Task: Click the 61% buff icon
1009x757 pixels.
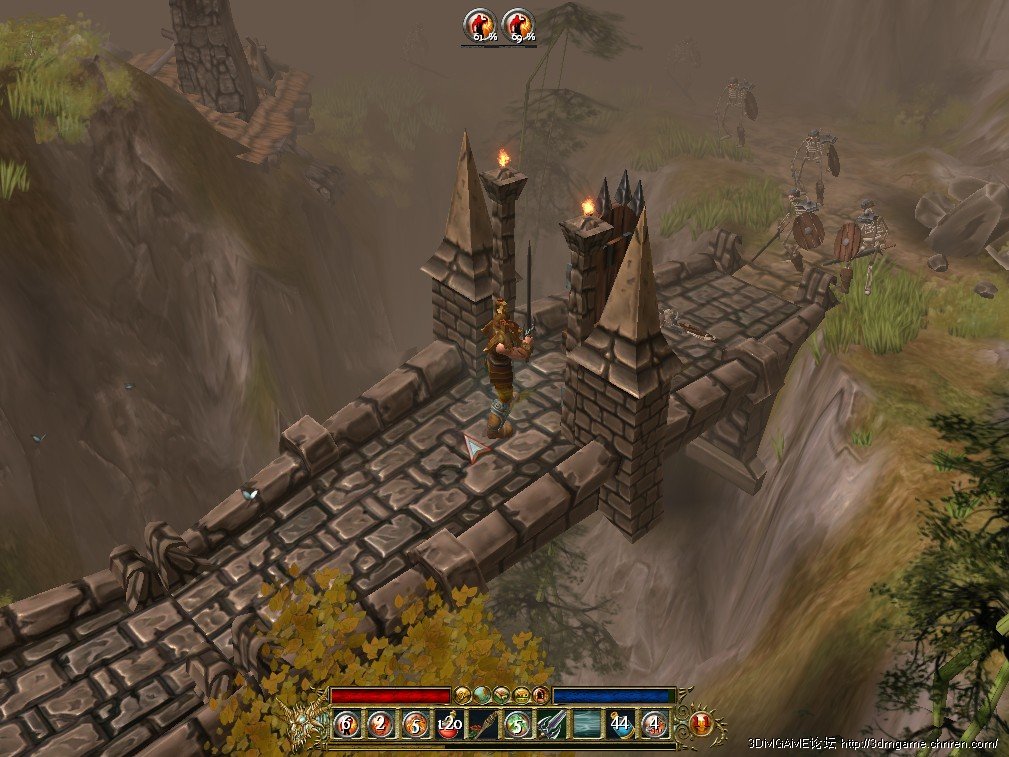Action: point(480,25)
